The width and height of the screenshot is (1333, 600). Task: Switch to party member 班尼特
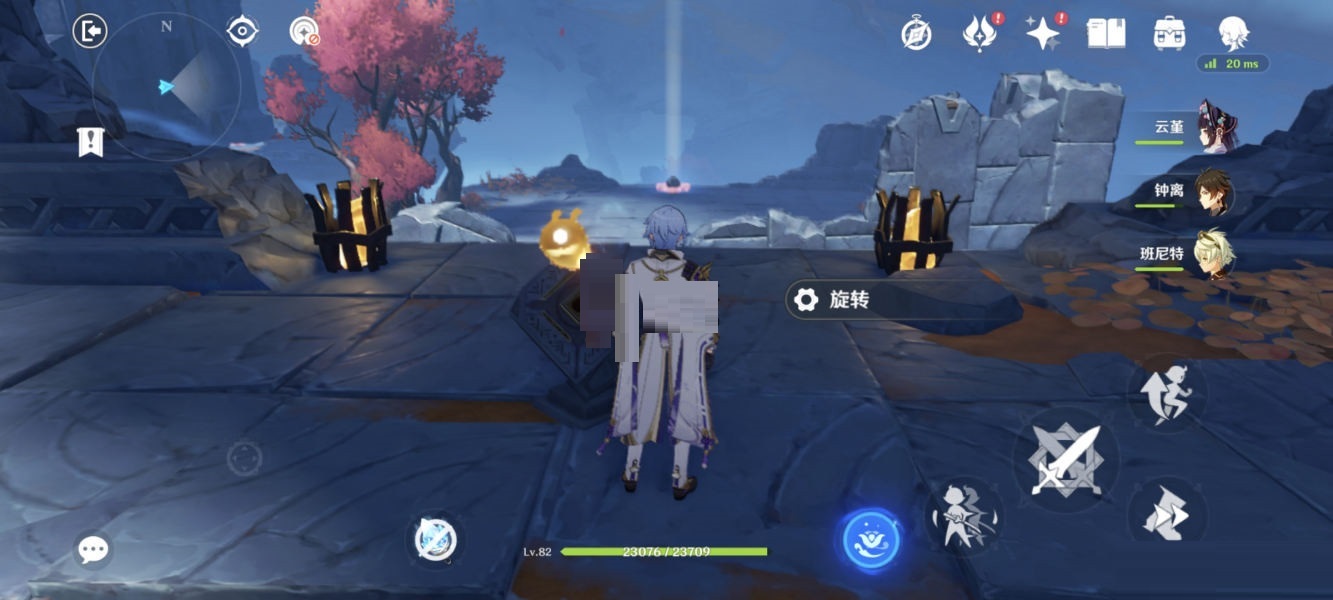click(x=1212, y=254)
